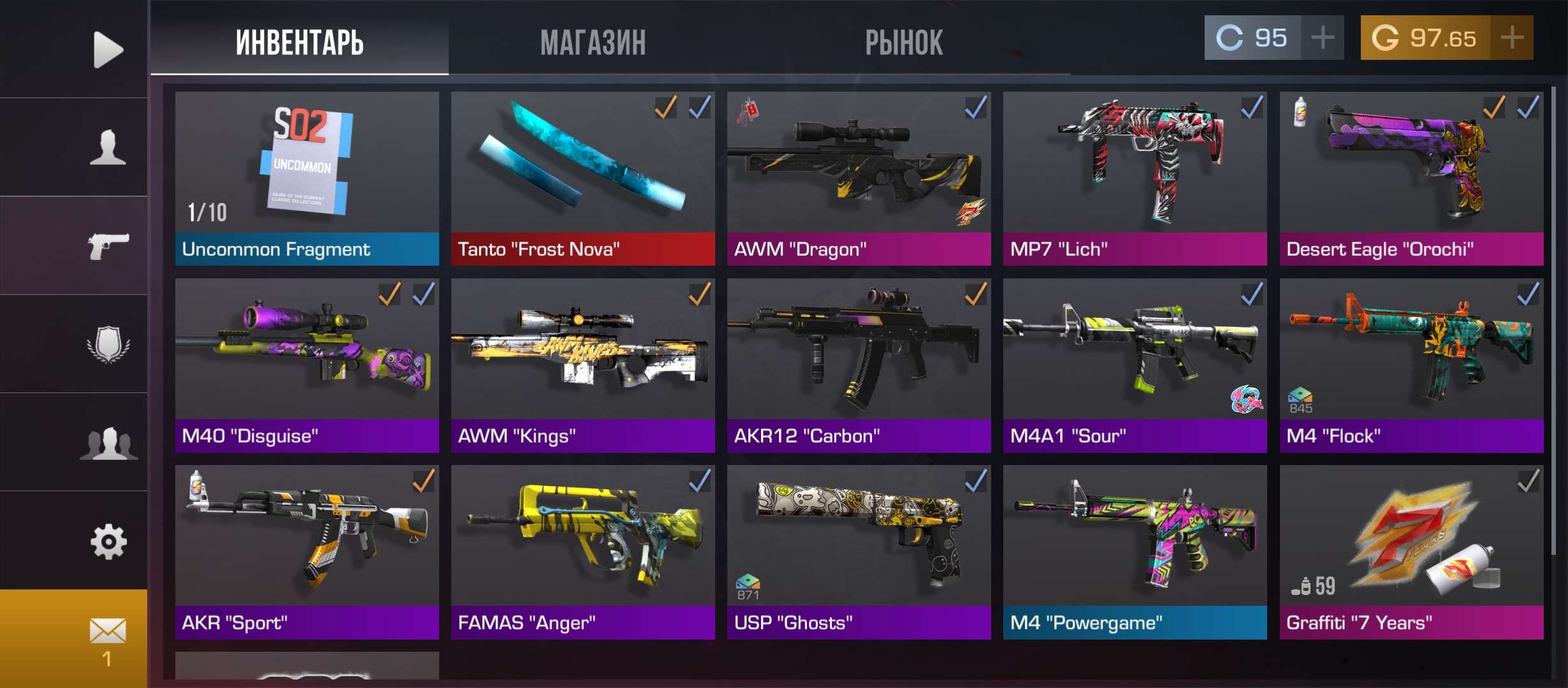This screenshot has width=1568, height=688.
Task: Open settings with the gear icon
Action: [x=108, y=541]
